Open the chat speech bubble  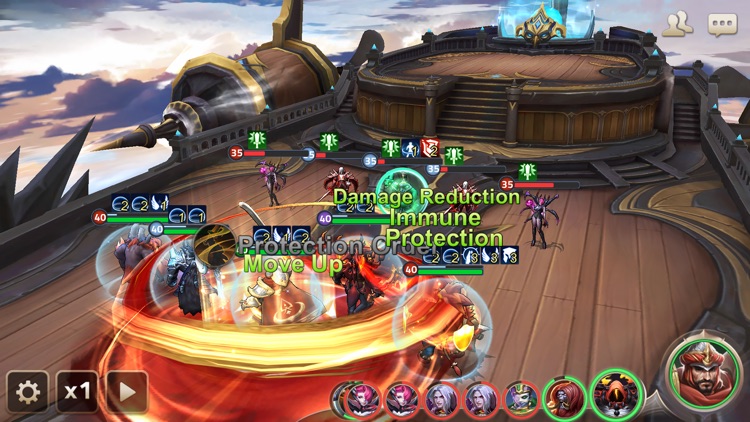[x=722, y=24]
